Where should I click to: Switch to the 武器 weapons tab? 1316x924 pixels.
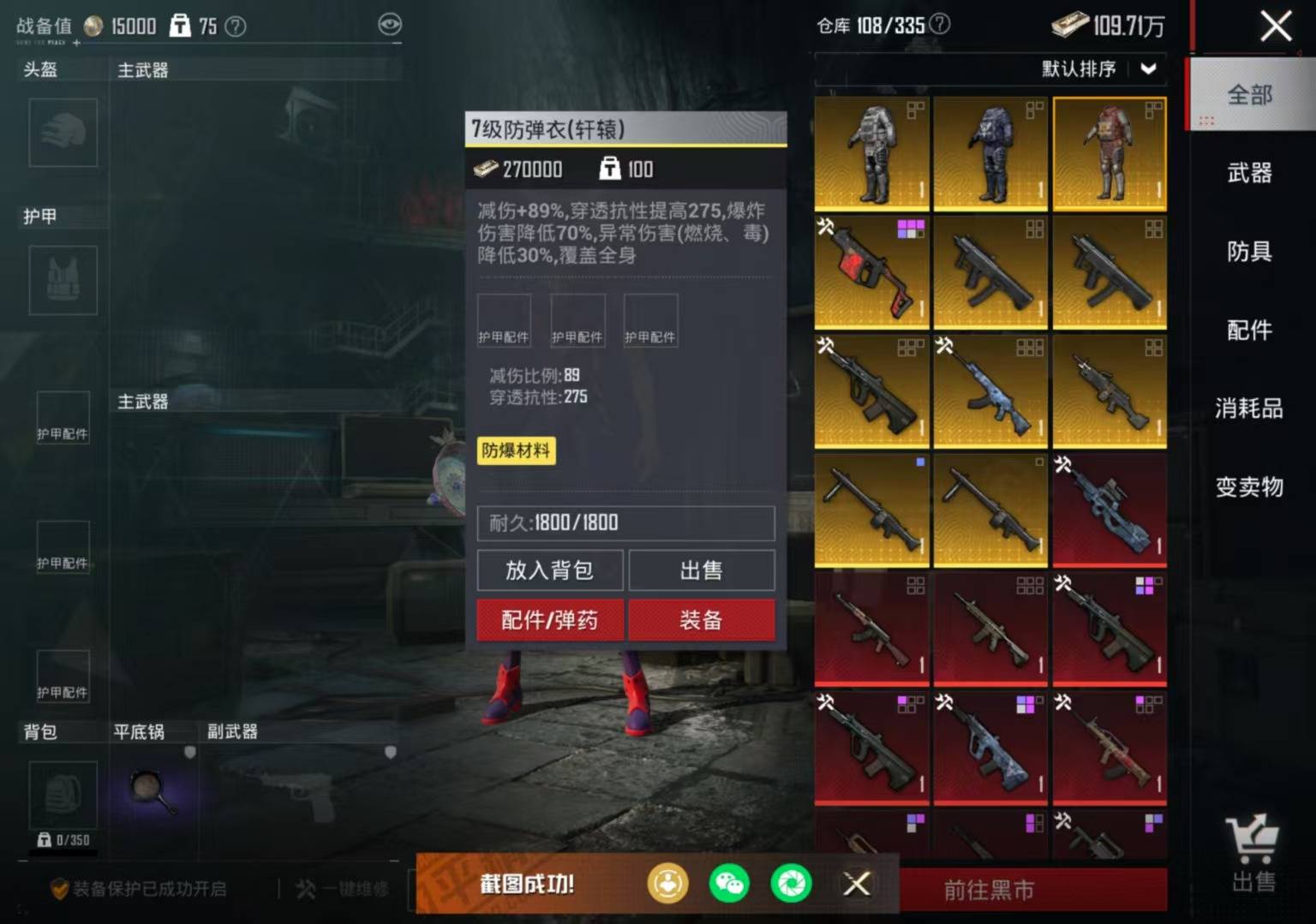(x=1249, y=173)
